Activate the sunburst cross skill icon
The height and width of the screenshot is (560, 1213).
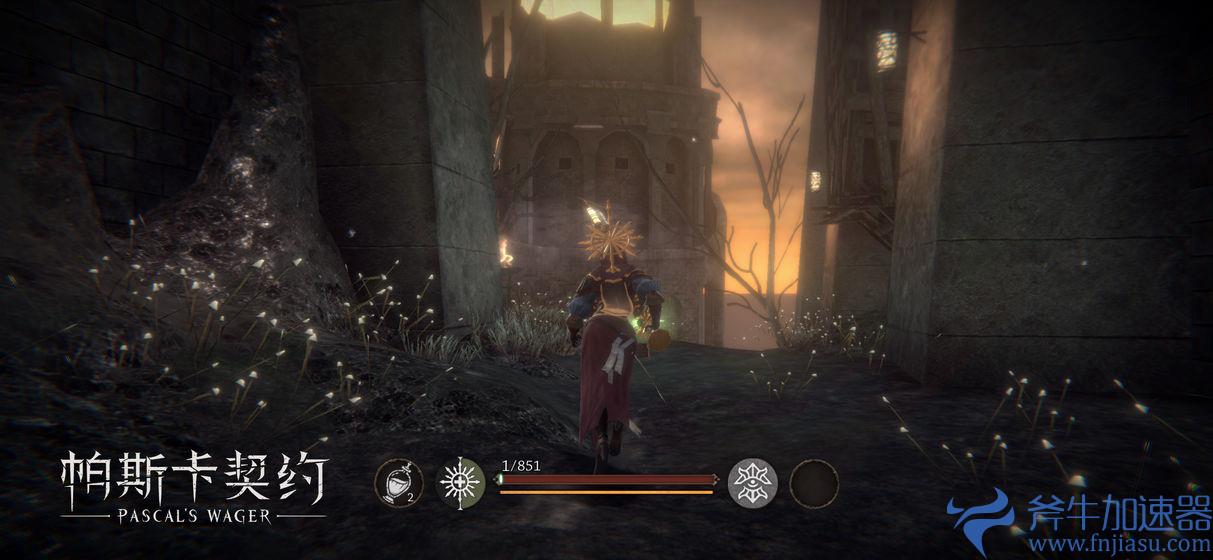coord(462,483)
